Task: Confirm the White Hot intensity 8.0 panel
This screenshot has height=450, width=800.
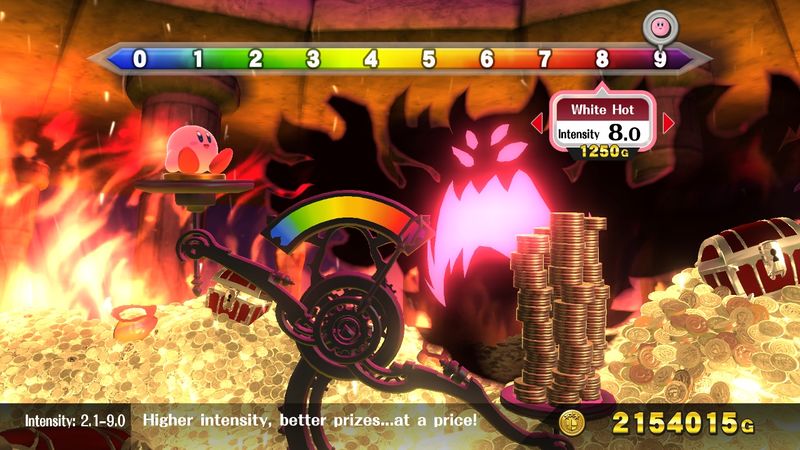Action: (602, 123)
